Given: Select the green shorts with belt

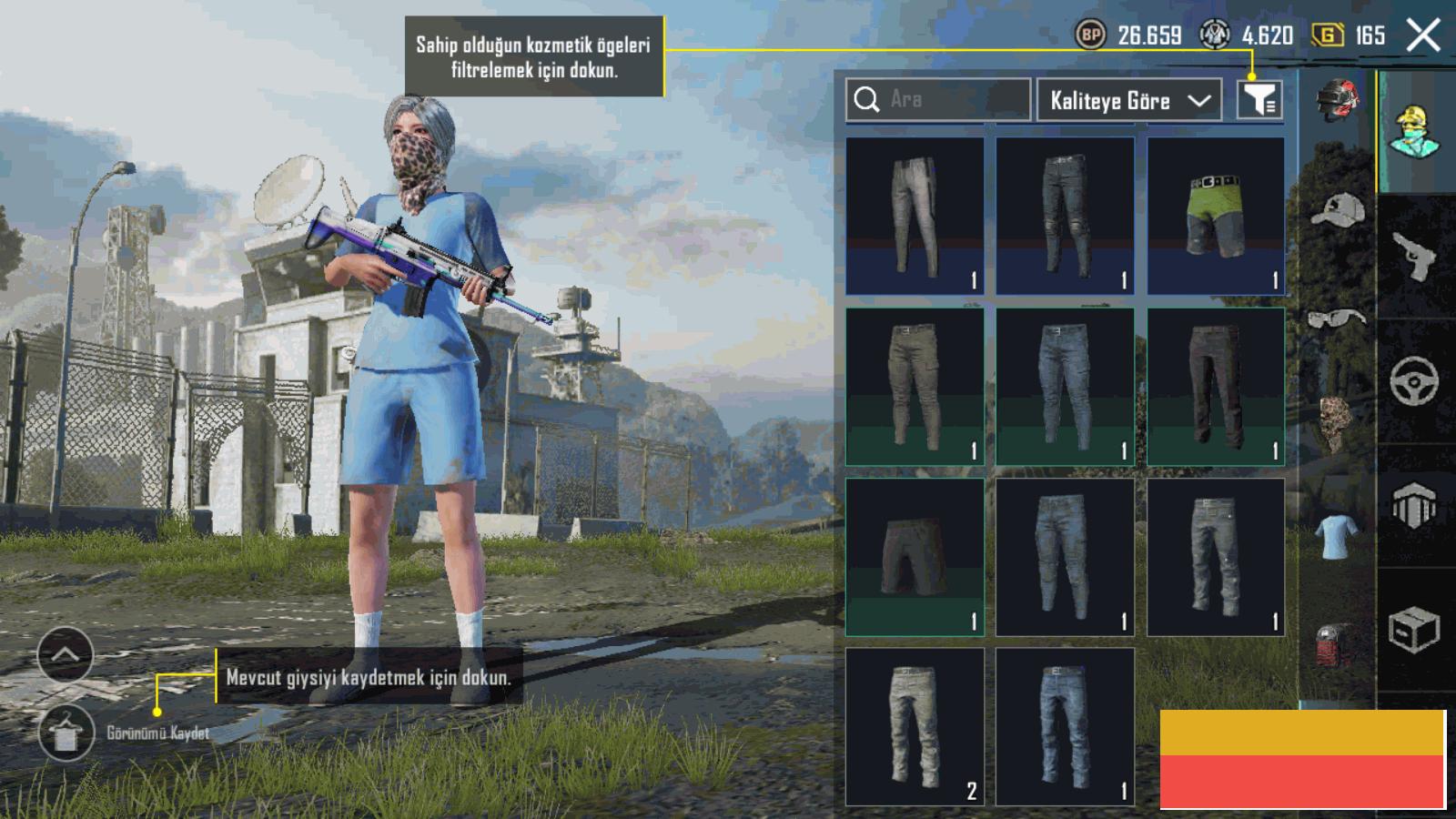Looking at the screenshot, I should click(x=1216, y=217).
